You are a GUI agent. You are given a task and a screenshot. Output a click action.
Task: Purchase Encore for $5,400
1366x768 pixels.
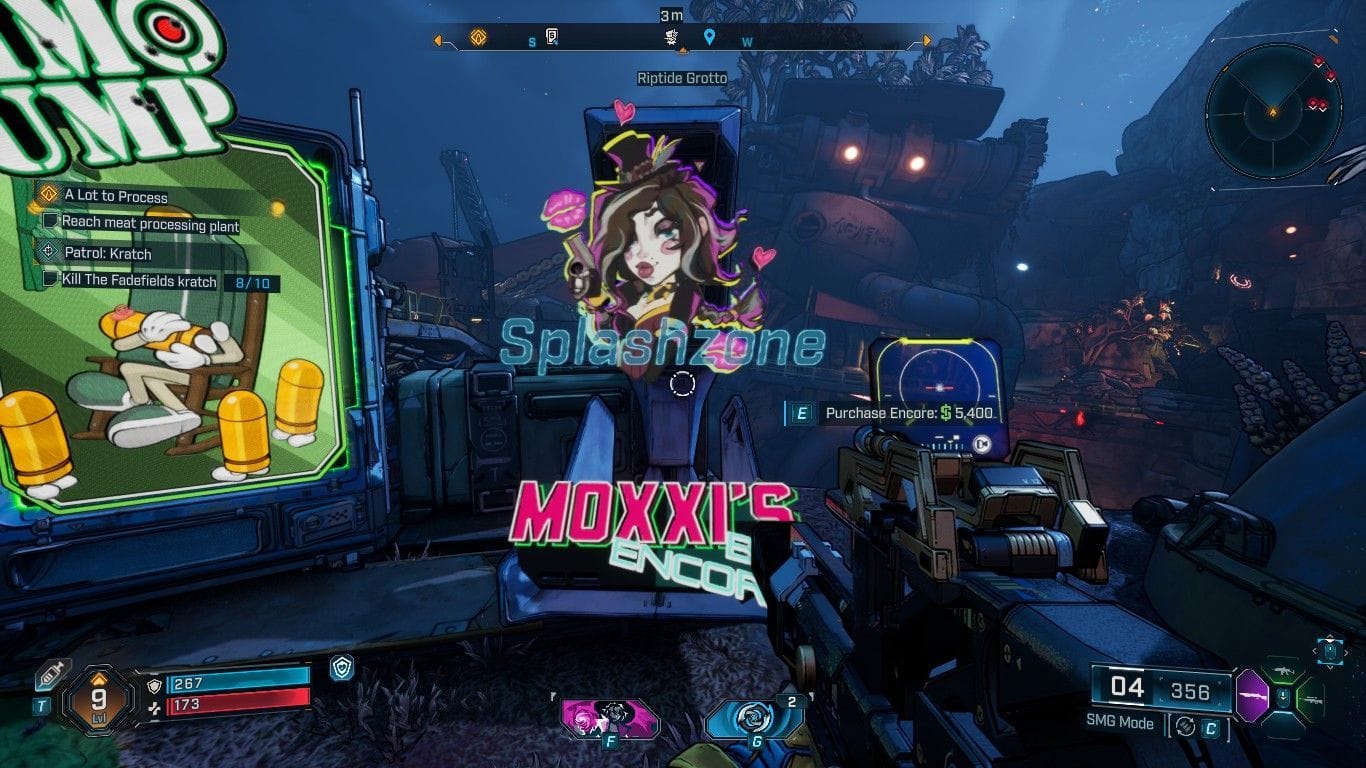click(885, 410)
